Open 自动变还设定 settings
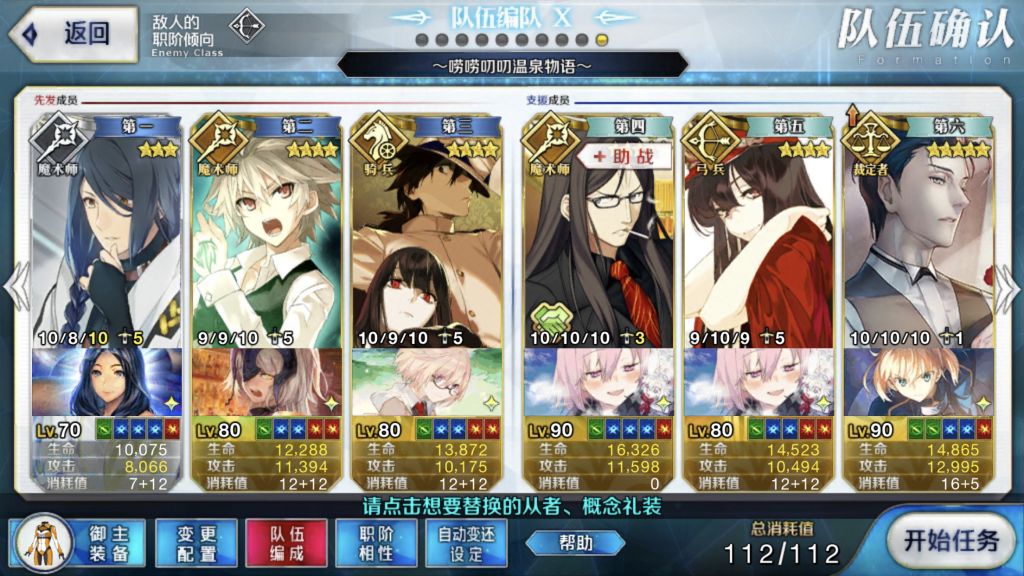 (465, 543)
